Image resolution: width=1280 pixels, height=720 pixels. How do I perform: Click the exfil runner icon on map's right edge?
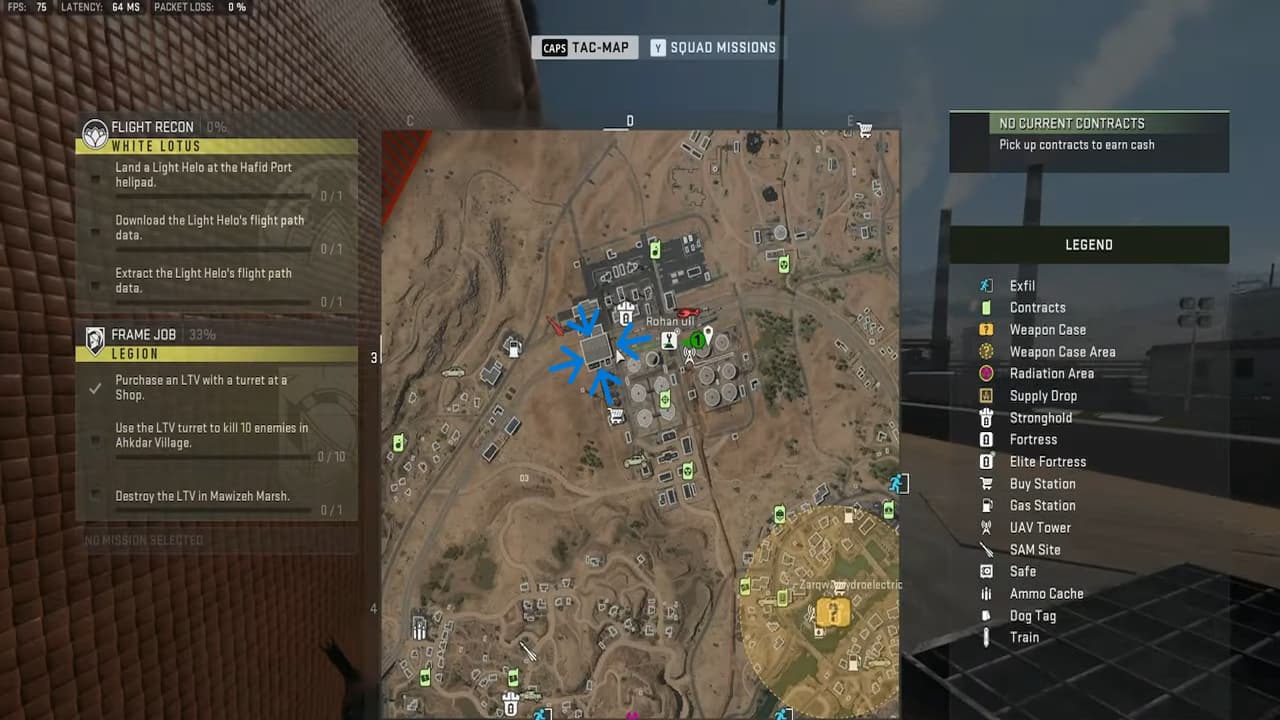[x=899, y=483]
